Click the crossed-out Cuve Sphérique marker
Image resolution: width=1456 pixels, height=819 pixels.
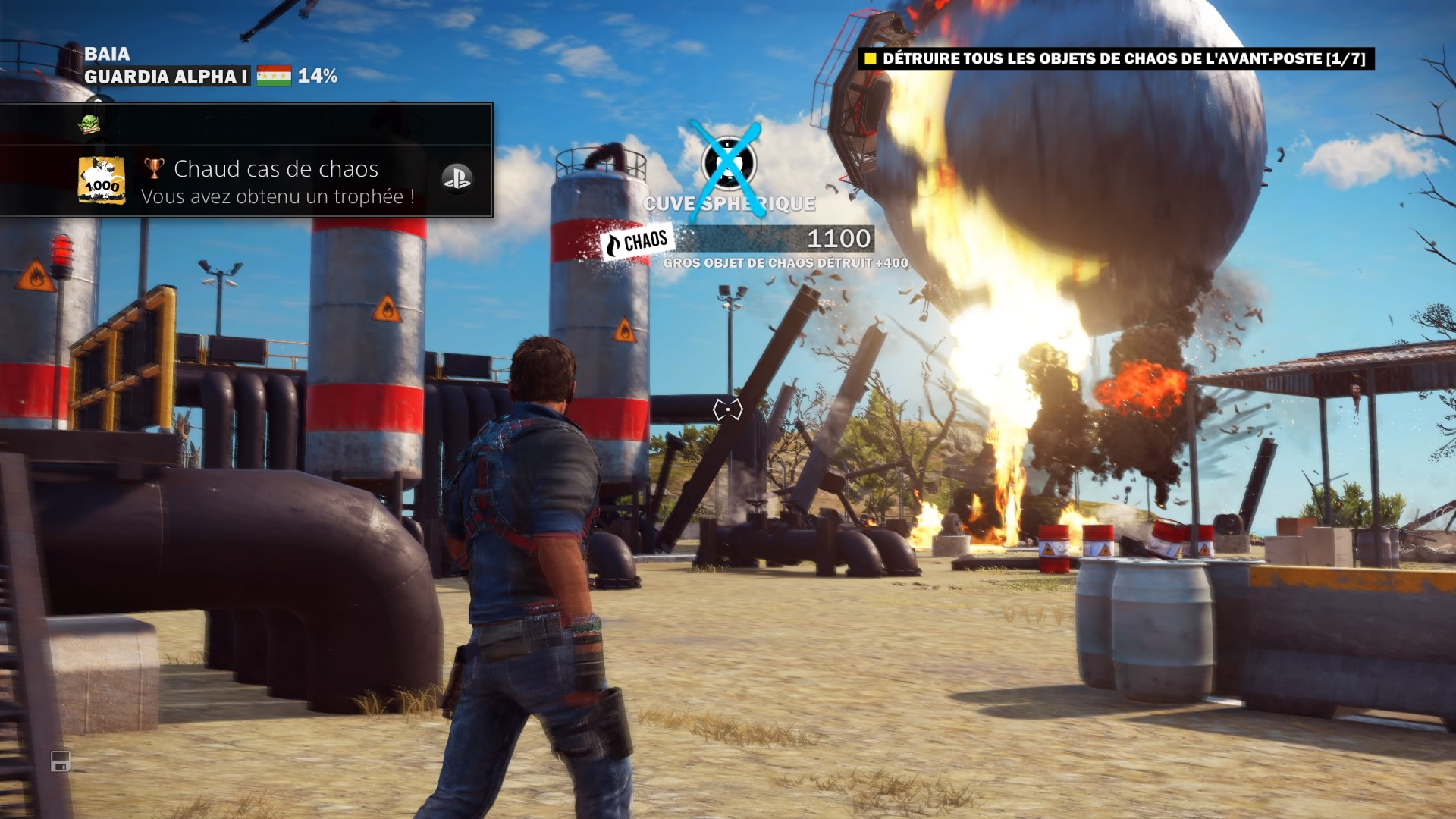(x=728, y=162)
